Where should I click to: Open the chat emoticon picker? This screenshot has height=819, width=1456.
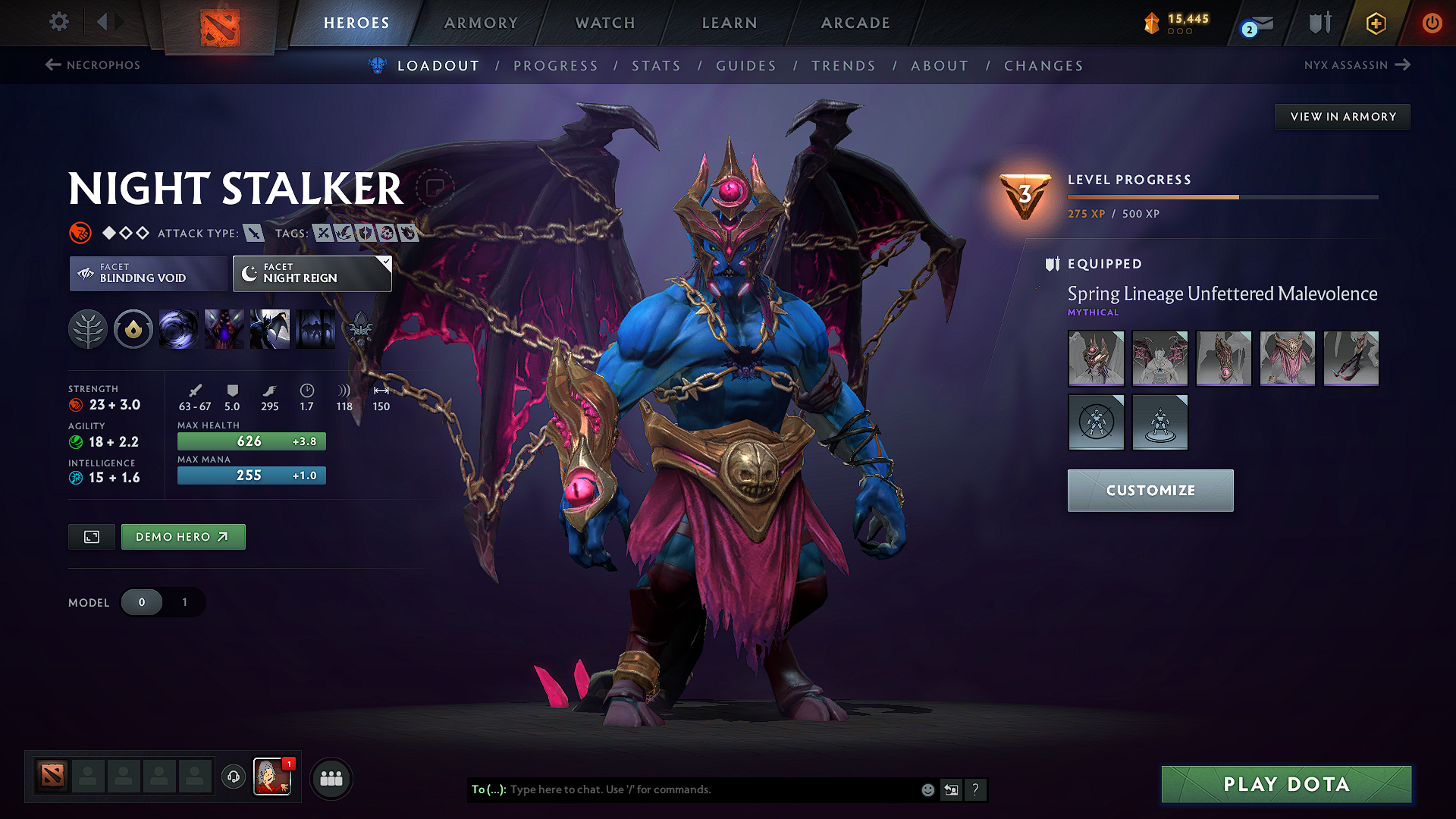tap(927, 789)
